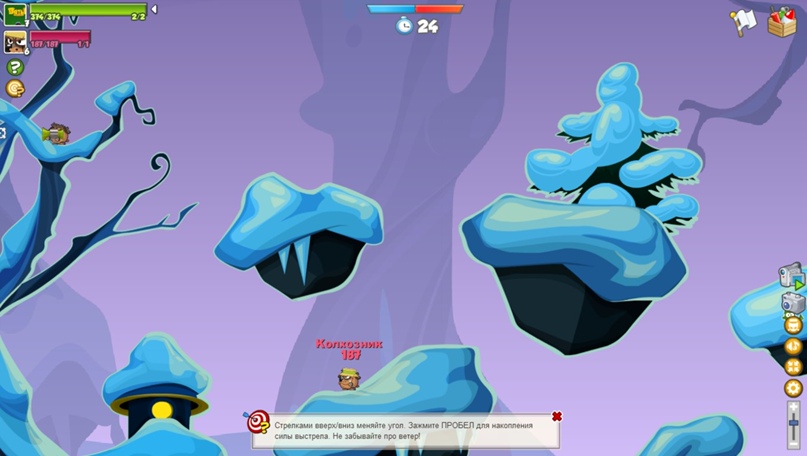Close the tutorial hint box
Screen dimensions: 807x456
(557, 416)
